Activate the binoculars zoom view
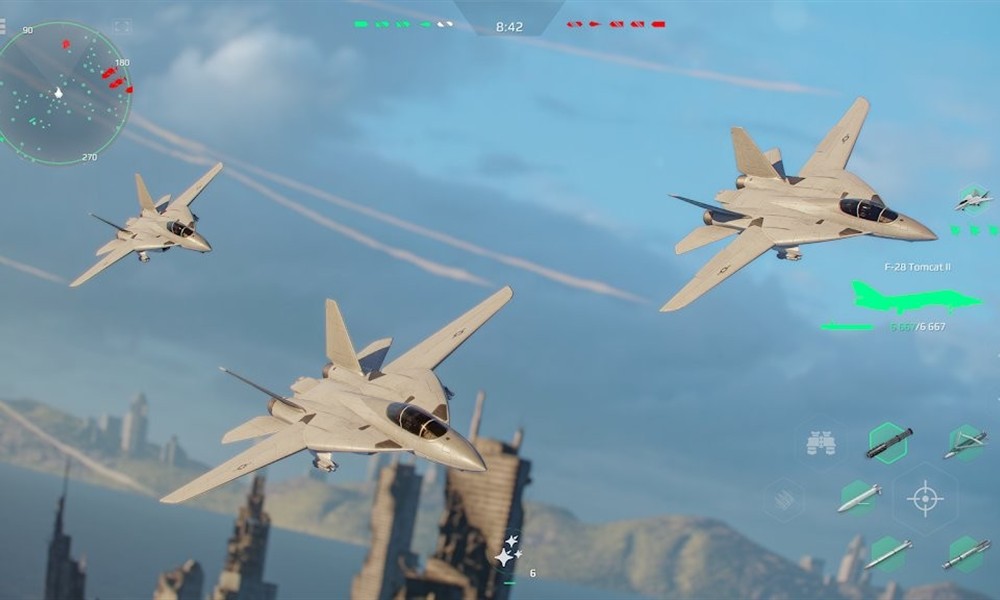The width and height of the screenshot is (1000, 600). (x=821, y=443)
